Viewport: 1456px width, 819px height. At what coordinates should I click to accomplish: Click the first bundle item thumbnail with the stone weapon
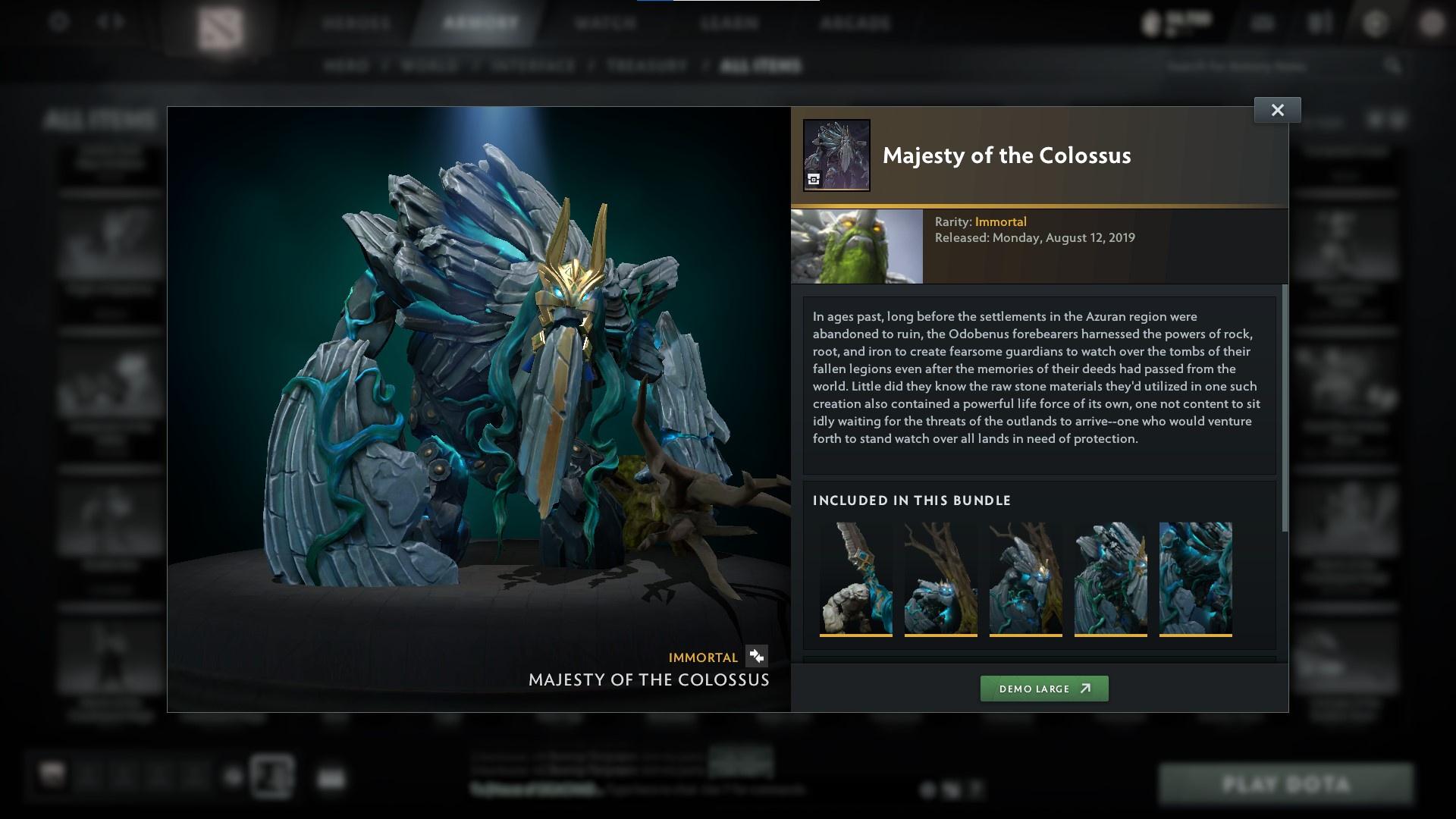tap(856, 579)
